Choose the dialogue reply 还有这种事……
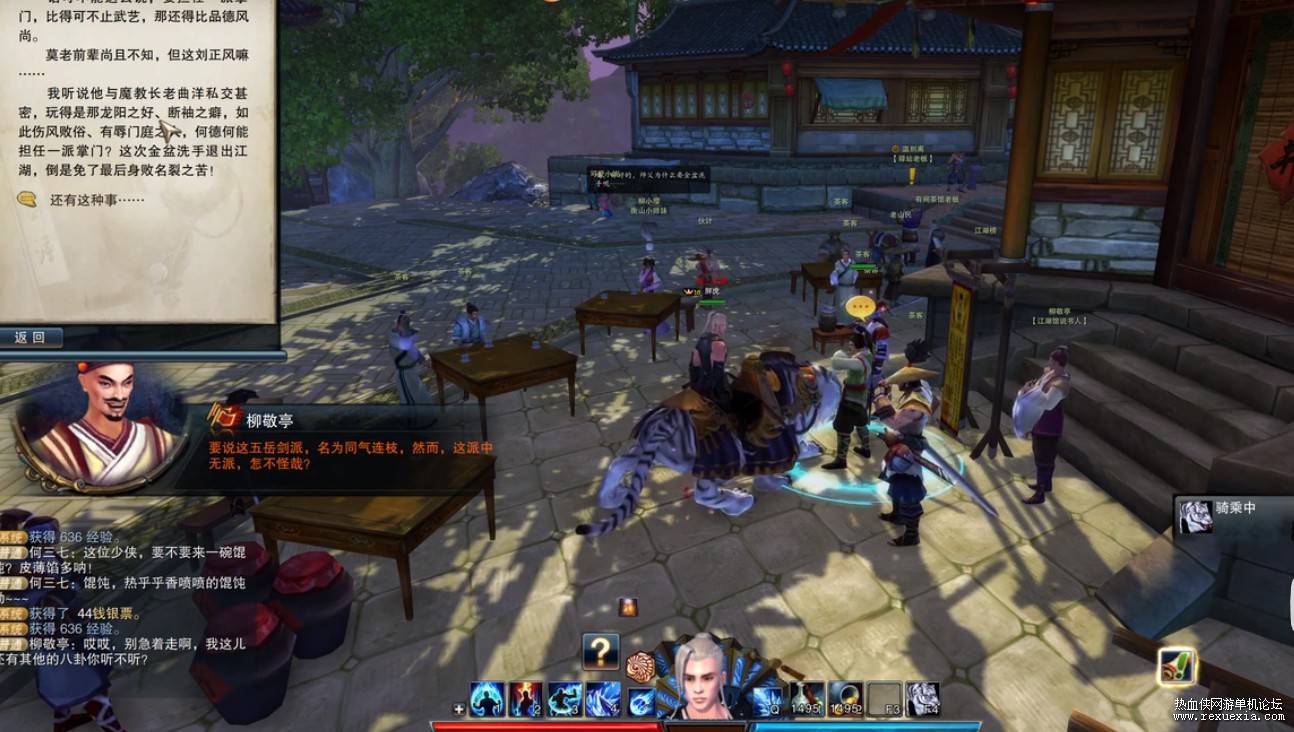Screen dimensions: 1294x732 point(97,200)
